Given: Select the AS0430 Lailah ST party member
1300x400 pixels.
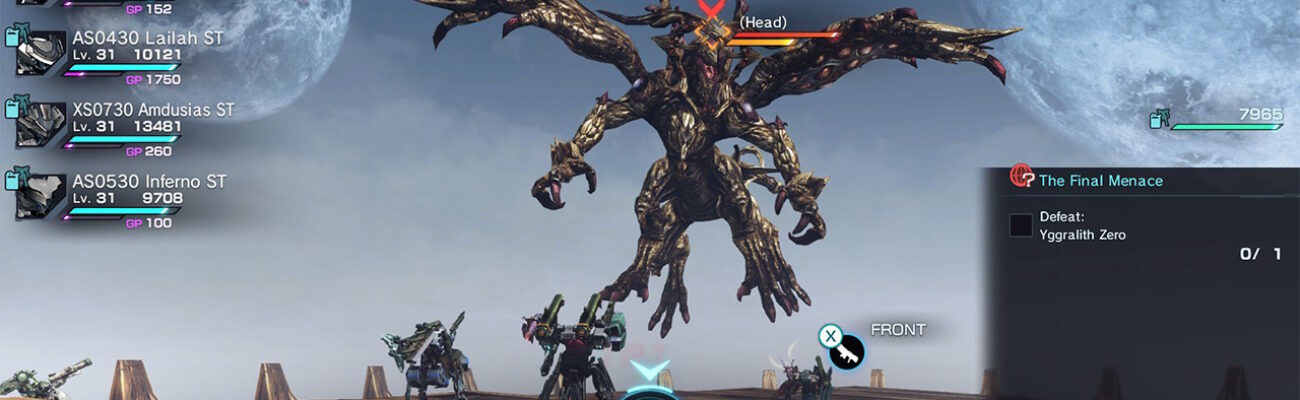Looking at the screenshot, I should (147, 38).
